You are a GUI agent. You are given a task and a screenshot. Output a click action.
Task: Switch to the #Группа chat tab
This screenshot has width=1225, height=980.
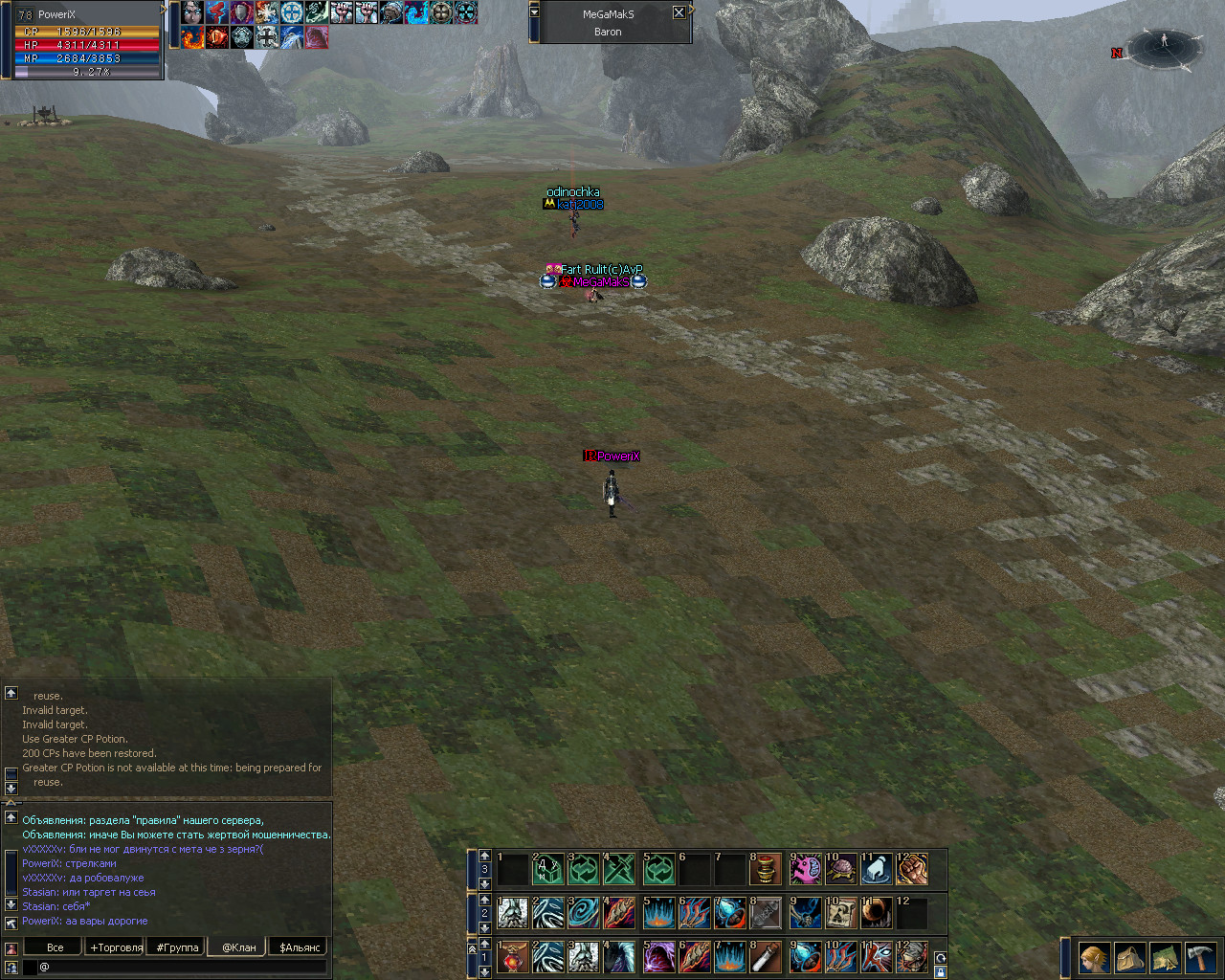point(177,947)
